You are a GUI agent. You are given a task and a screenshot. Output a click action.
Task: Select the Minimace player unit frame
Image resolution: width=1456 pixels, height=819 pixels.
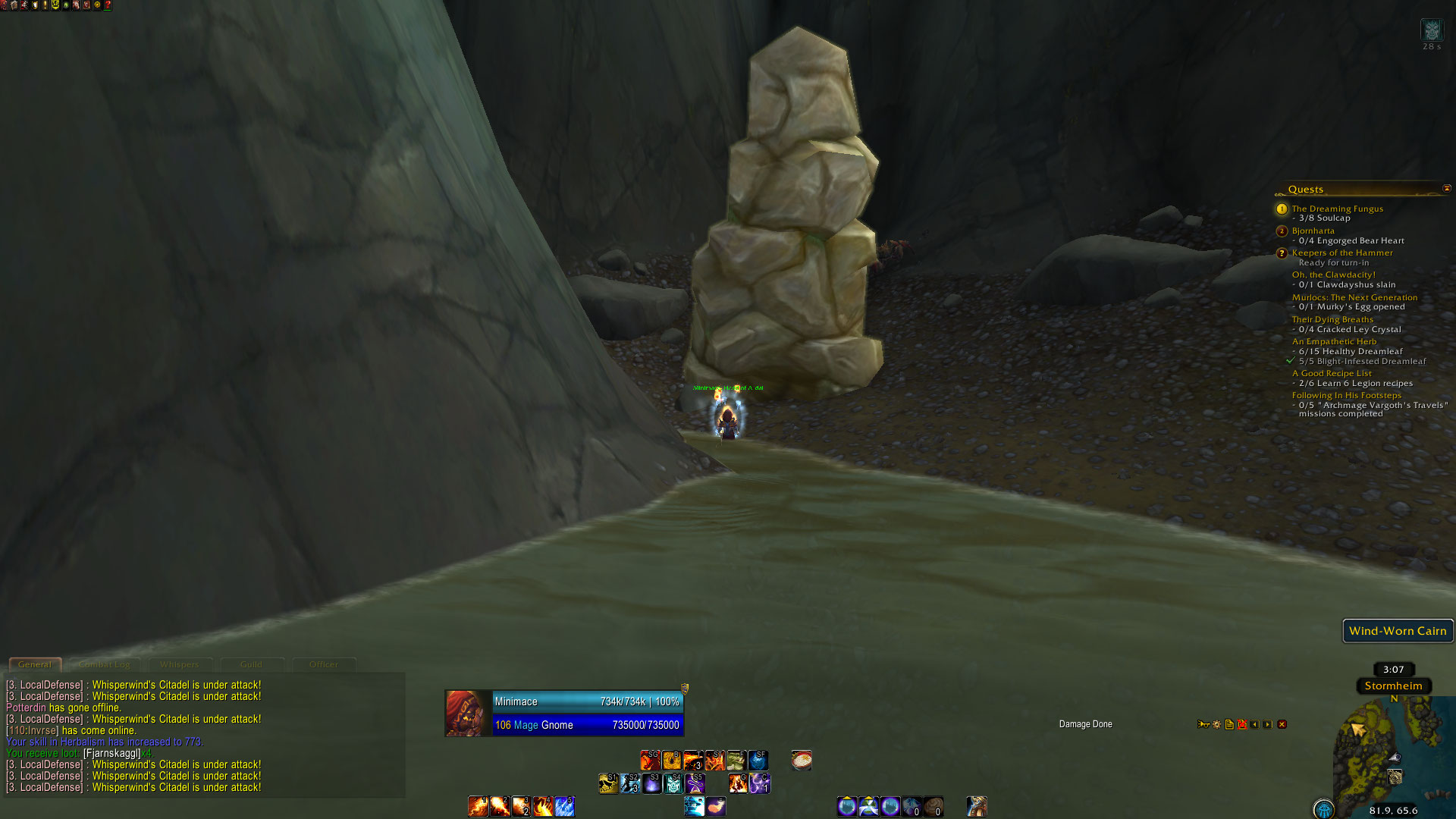point(564,713)
